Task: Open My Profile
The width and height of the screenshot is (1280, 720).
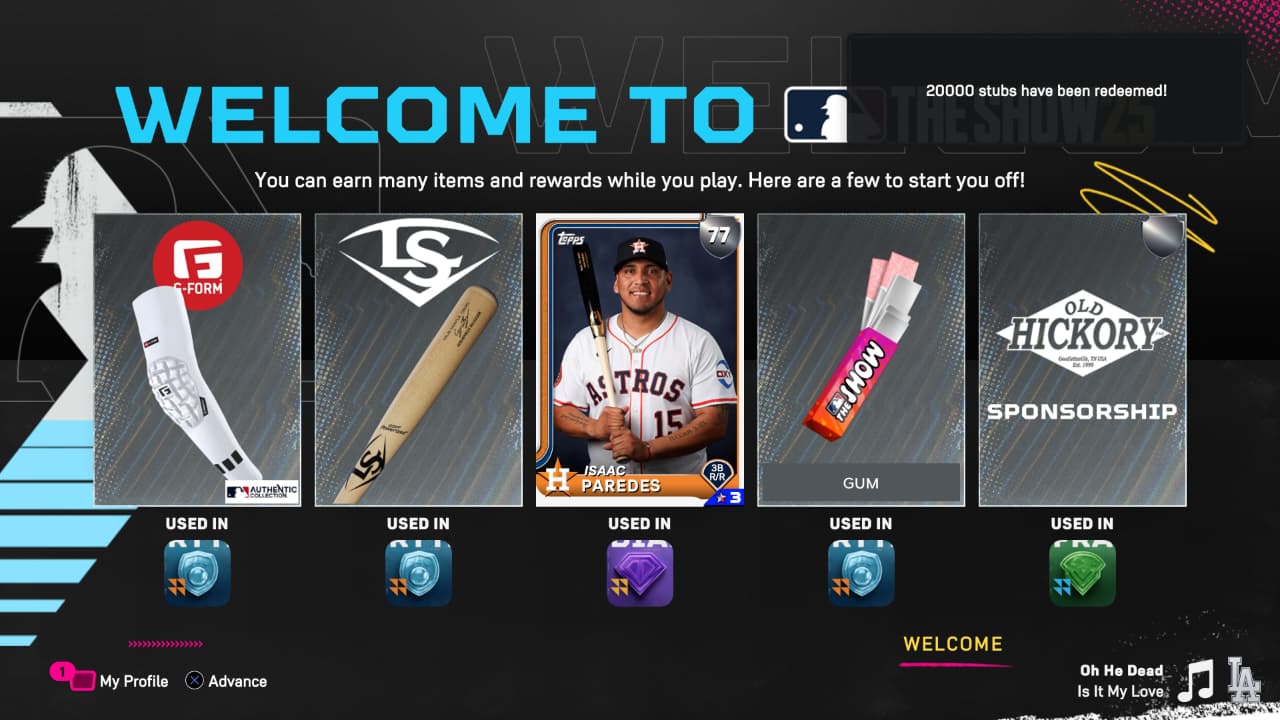Action: coord(133,681)
